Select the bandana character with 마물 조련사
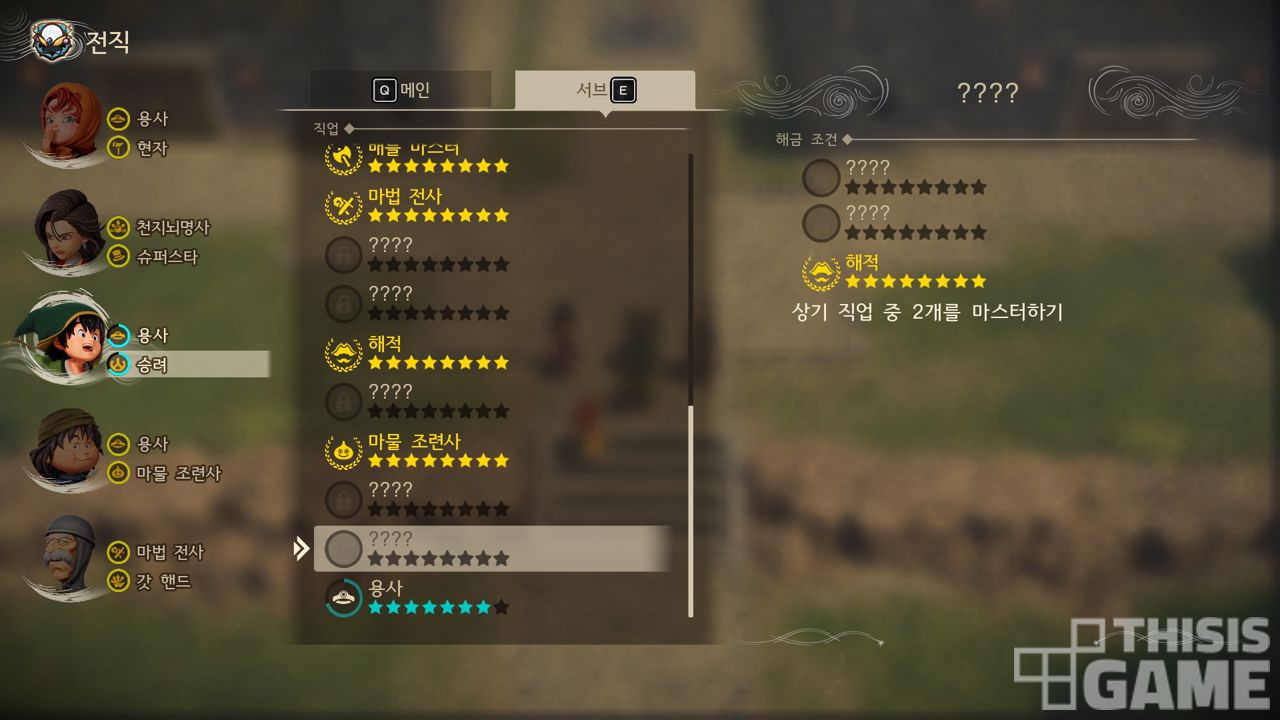The width and height of the screenshot is (1280, 720). coord(66,448)
